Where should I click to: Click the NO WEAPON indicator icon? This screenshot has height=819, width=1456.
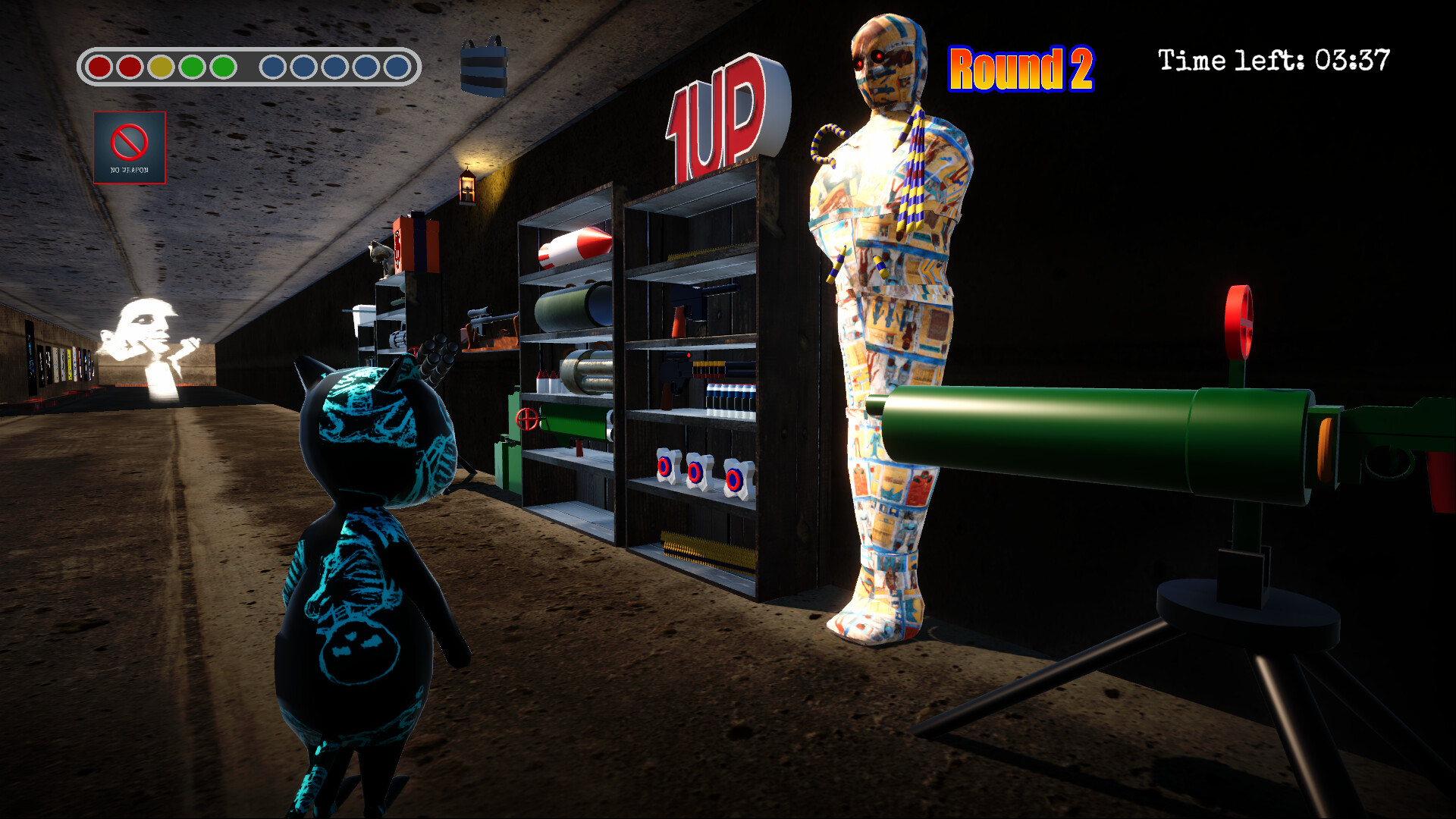tap(129, 146)
